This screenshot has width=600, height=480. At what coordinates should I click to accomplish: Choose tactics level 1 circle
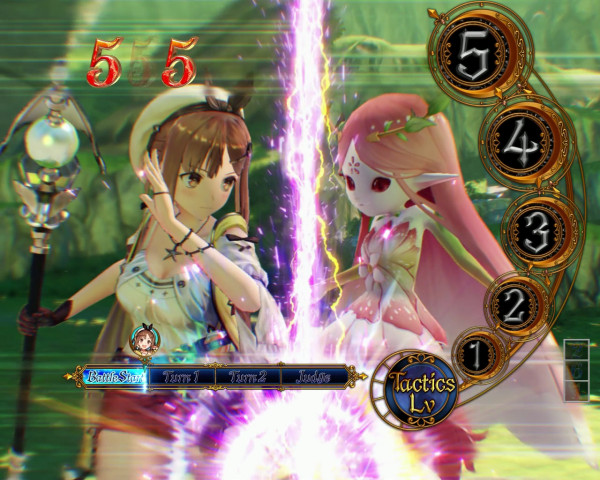click(x=478, y=352)
